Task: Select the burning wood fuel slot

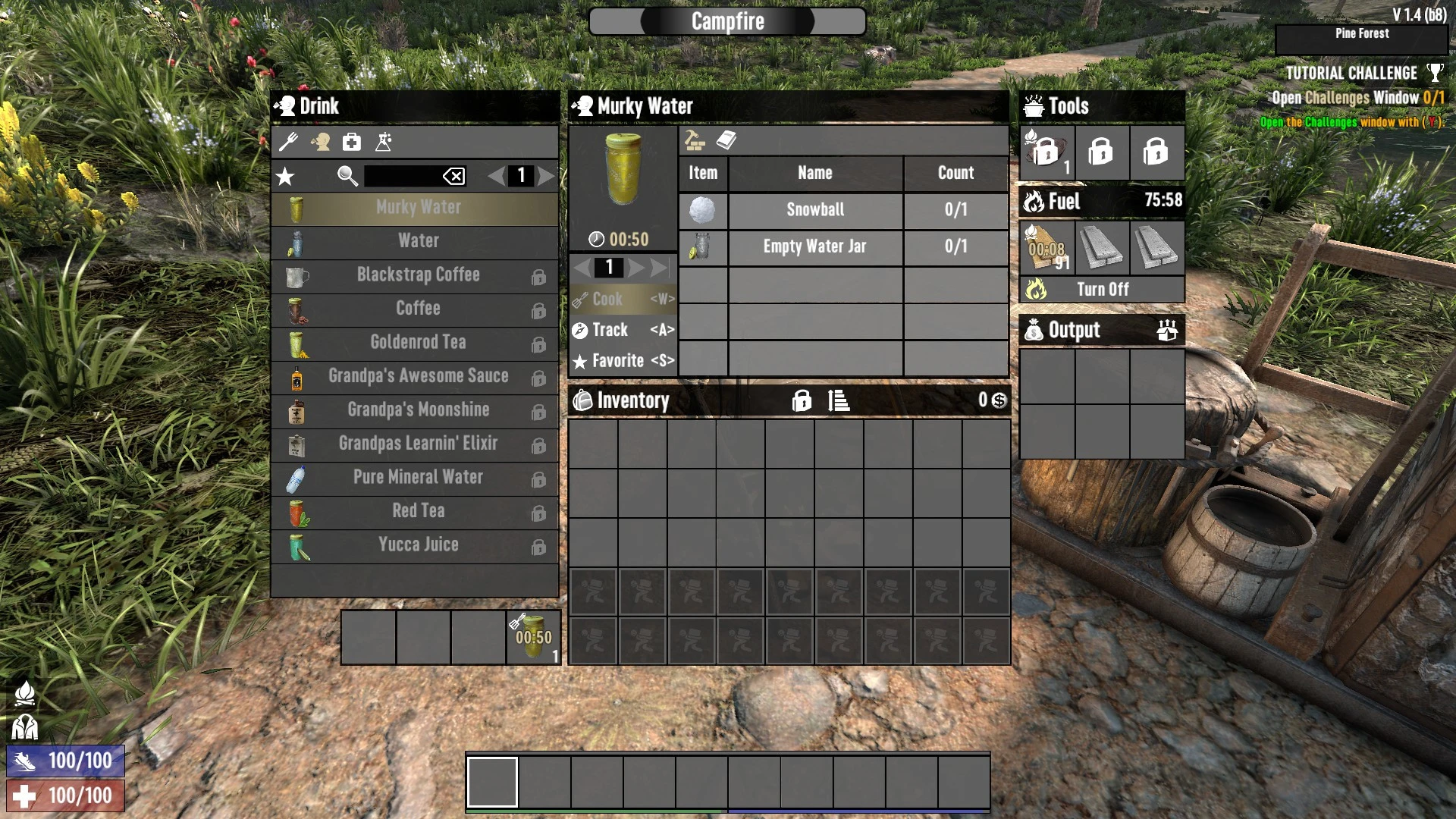Action: click(x=1046, y=248)
